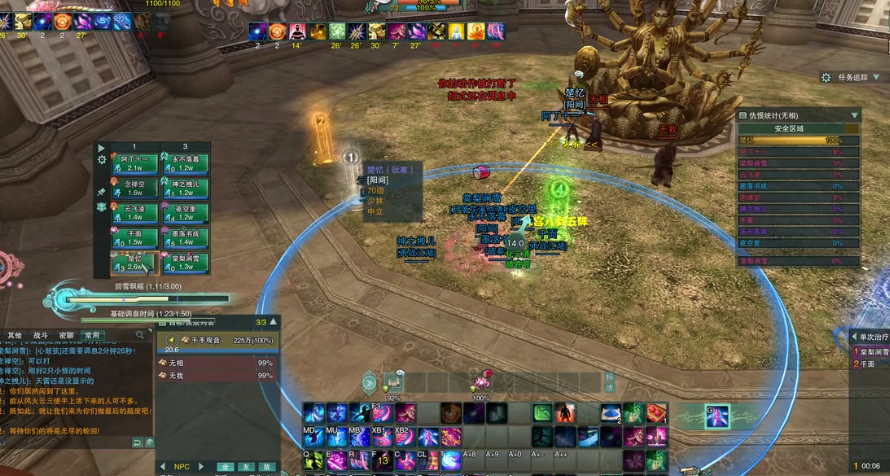Switch to the 其他 chat tab
890x476 pixels.
click(x=15, y=335)
